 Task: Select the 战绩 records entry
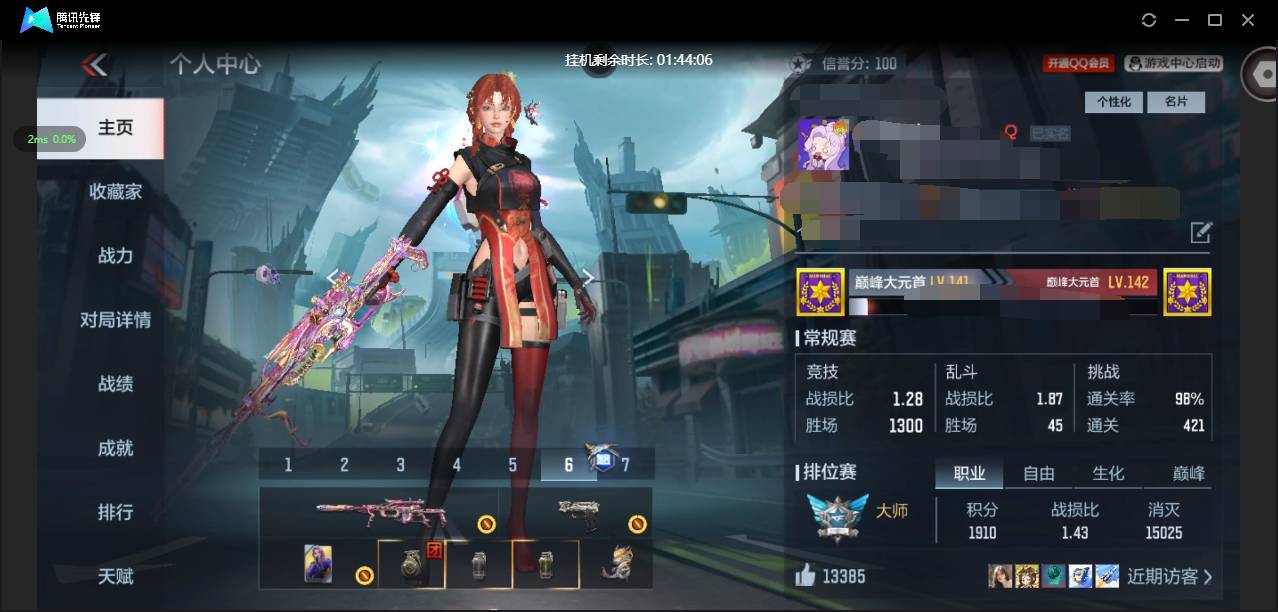[115, 384]
